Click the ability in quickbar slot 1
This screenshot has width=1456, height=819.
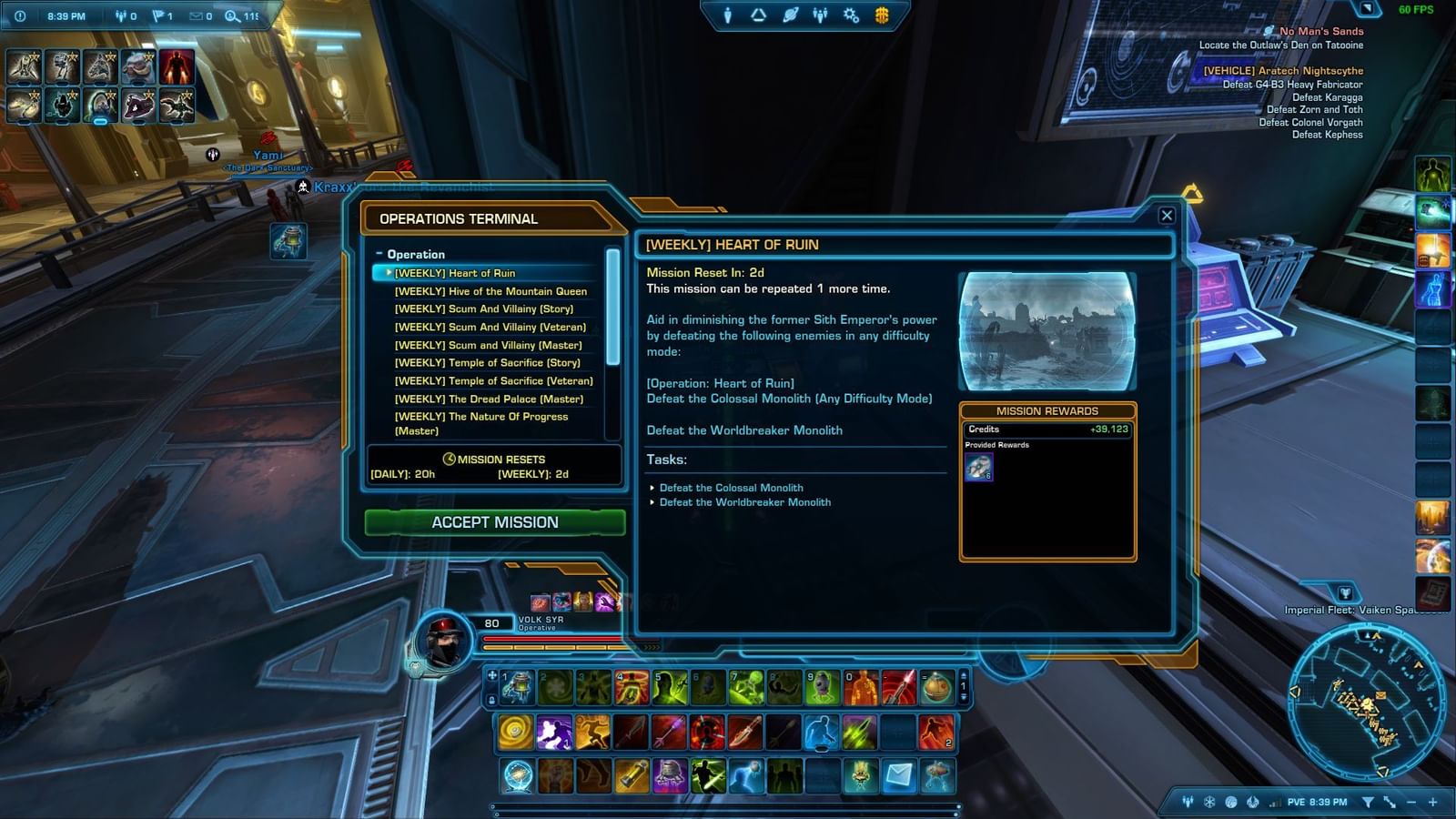(x=516, y=689)
